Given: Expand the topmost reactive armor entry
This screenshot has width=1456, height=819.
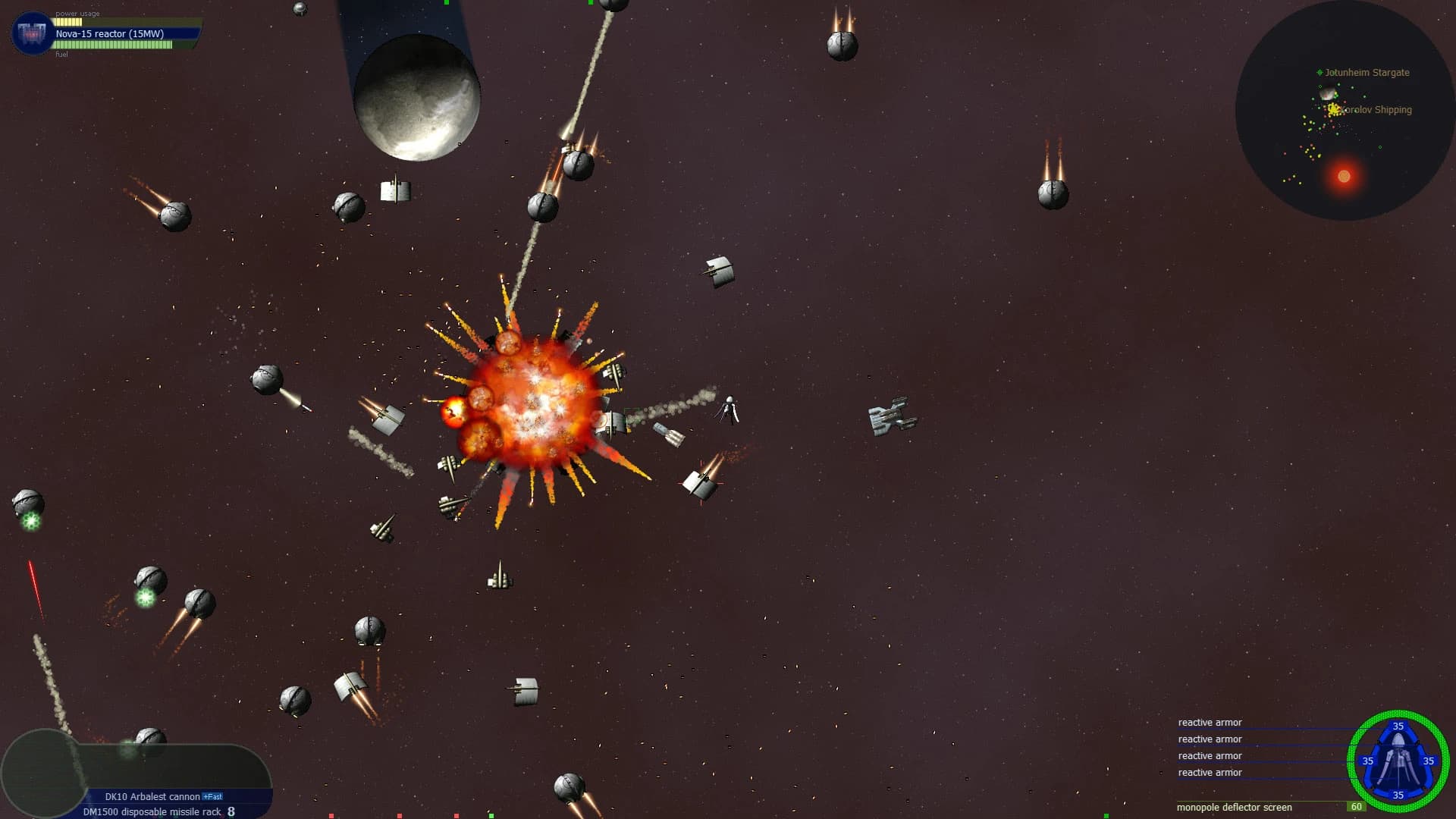Looking at the screenshot, I should [x=1209, y=722].
